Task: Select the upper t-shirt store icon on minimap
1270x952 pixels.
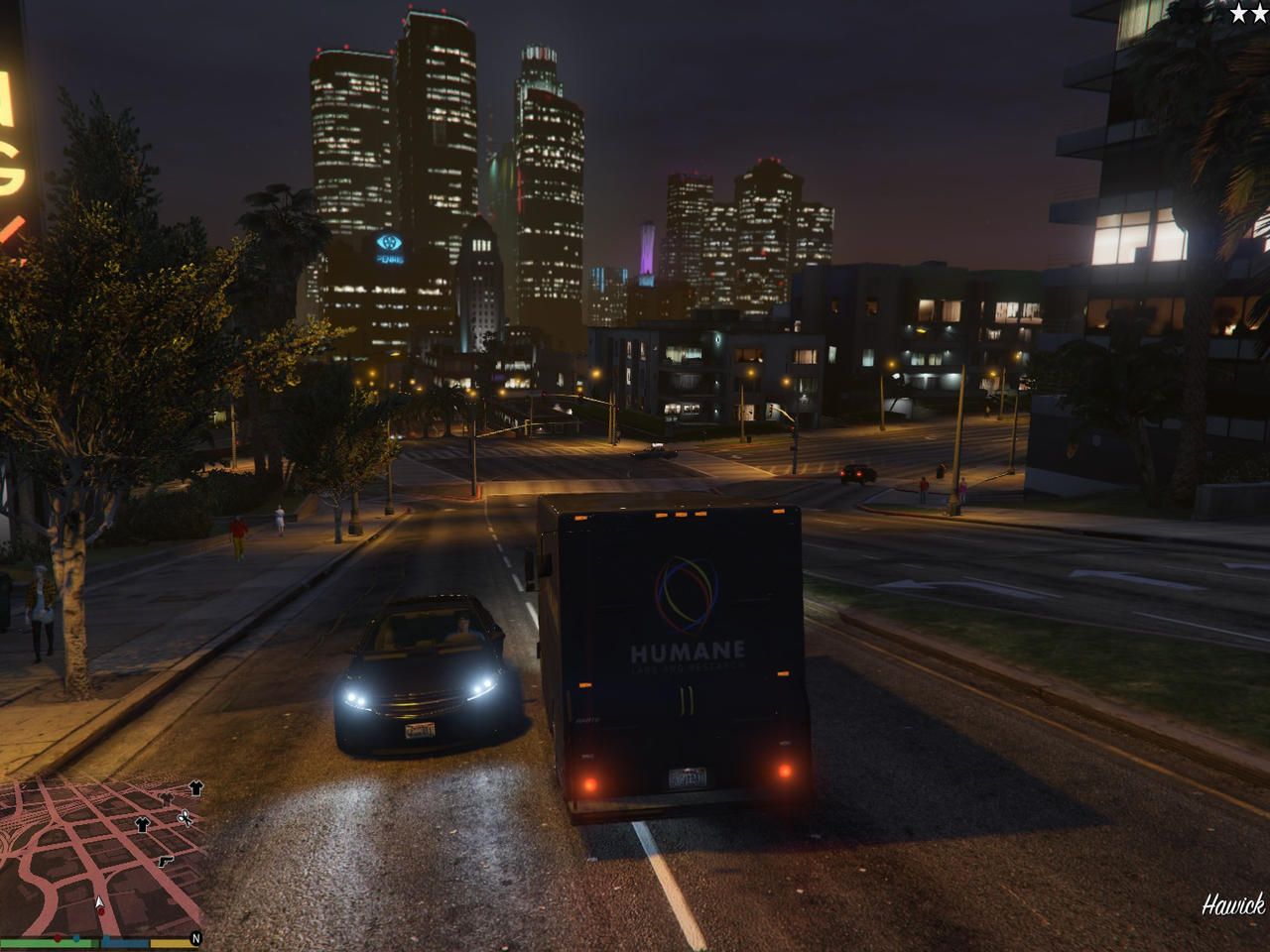Action: (x=194, y=787)
